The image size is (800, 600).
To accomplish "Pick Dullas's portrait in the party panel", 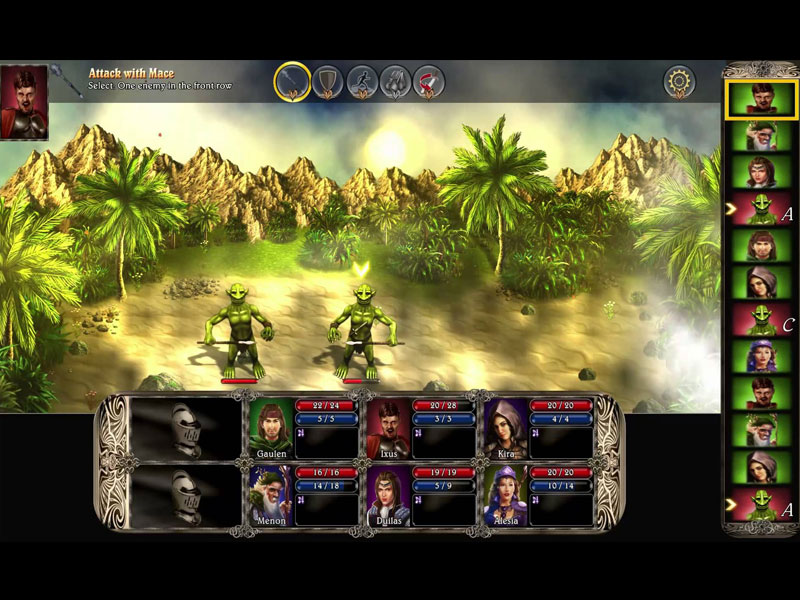I will (x=387, y=491).
